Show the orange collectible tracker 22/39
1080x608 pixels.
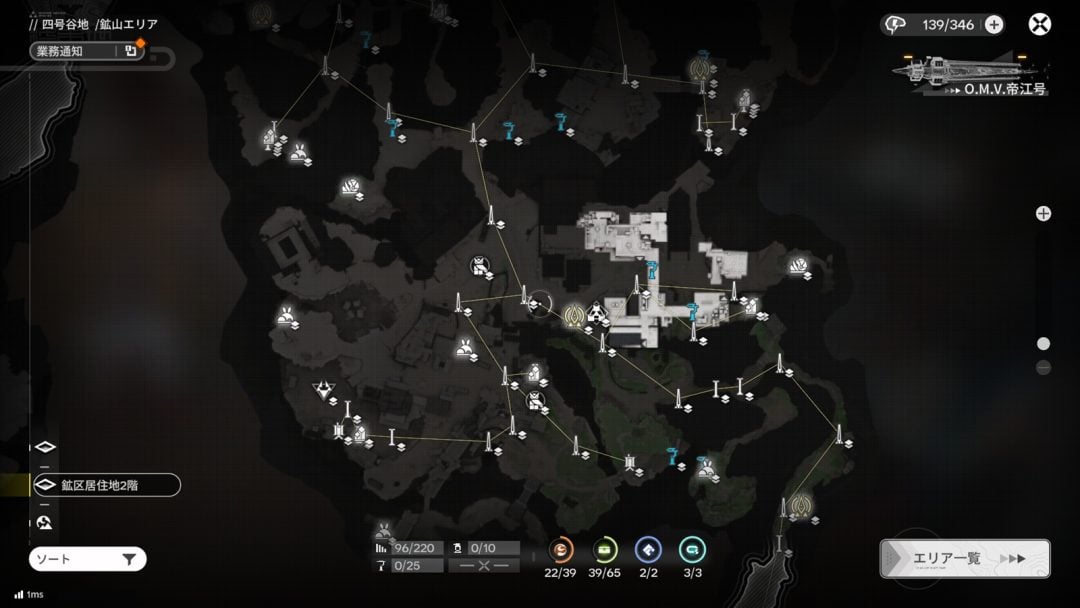(562, 549)
